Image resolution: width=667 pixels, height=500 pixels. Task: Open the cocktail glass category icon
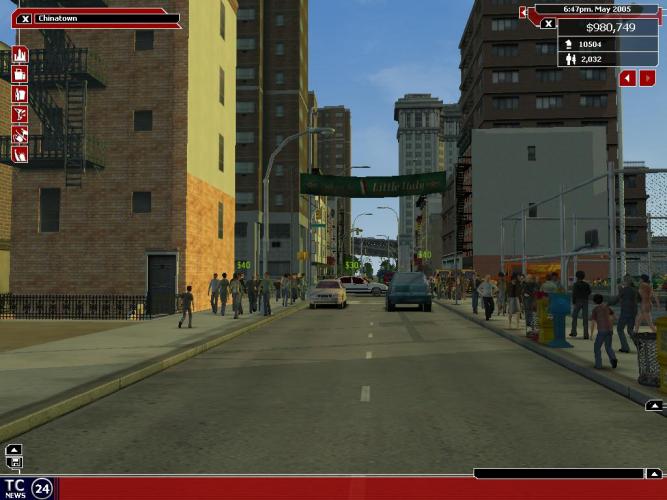click(20, 114)
